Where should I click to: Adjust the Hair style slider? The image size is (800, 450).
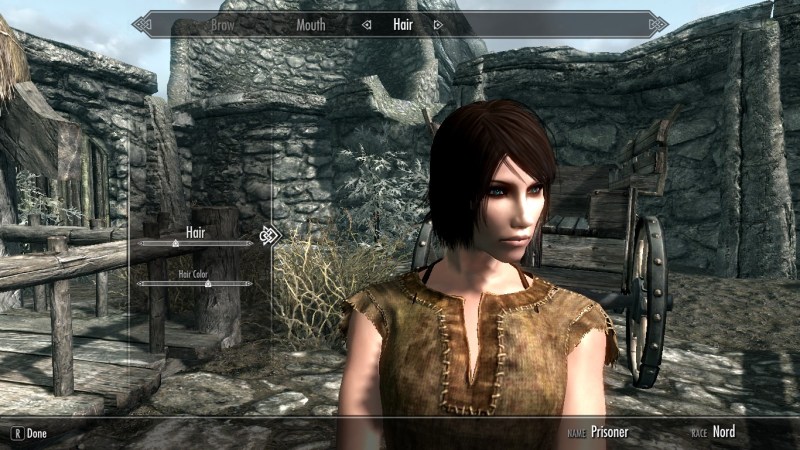[x=176, y=242]
